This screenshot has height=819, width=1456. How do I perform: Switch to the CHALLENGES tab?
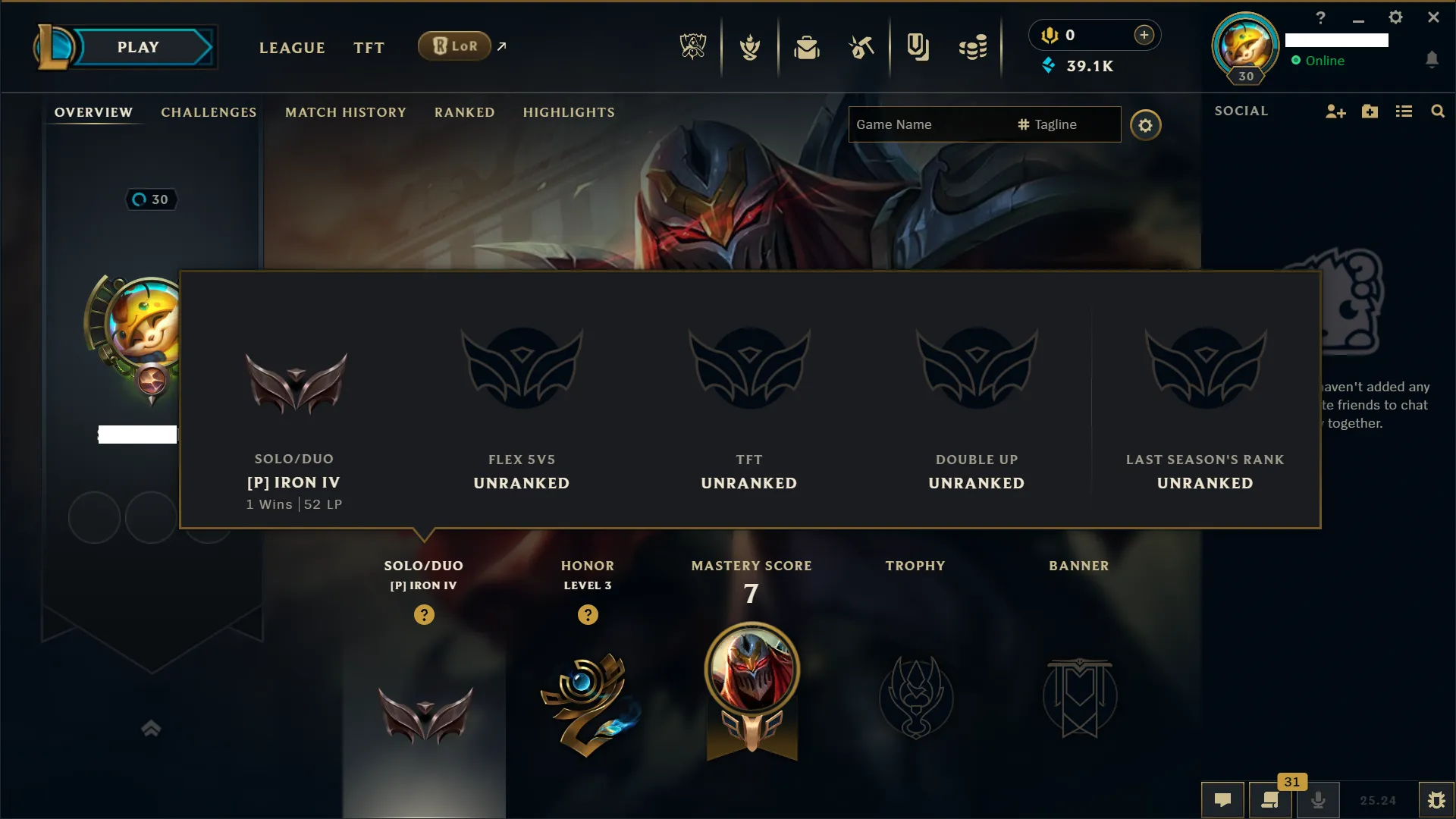click(208, 112)
